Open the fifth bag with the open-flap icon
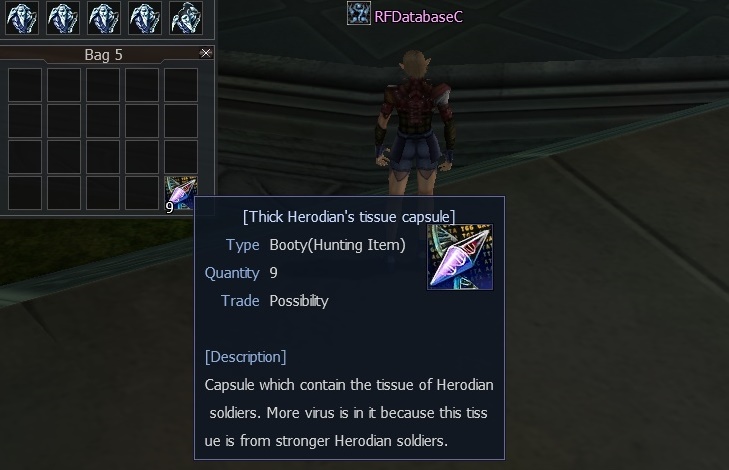Image resolution: width=729 pixels, height=470 pixels. tap(186, 17)
